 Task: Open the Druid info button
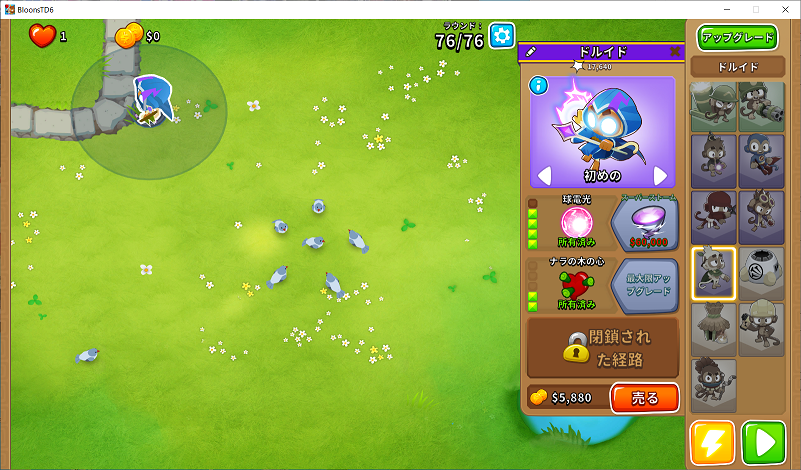[x=539, y=85]
